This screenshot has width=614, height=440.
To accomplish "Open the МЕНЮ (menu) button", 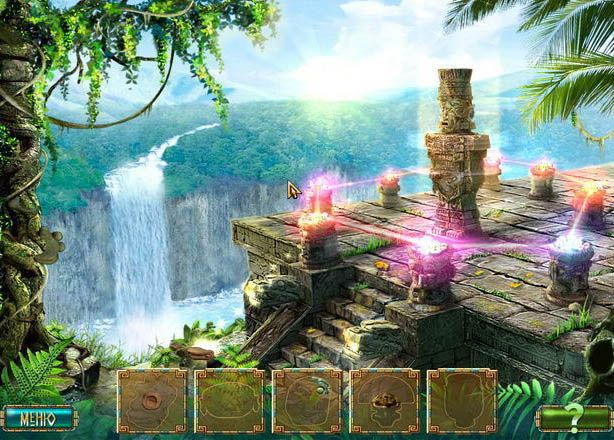I will (x=39, y=417).
